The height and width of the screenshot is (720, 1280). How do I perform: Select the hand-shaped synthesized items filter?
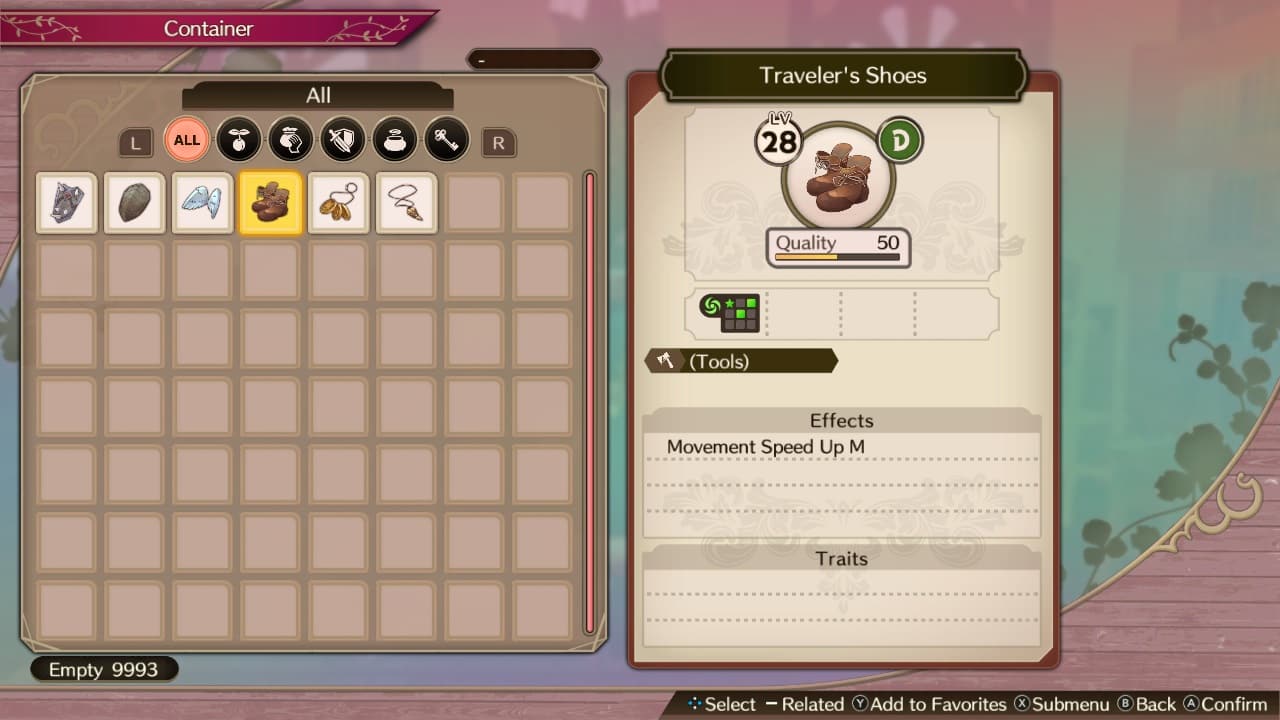click(291, 141)
